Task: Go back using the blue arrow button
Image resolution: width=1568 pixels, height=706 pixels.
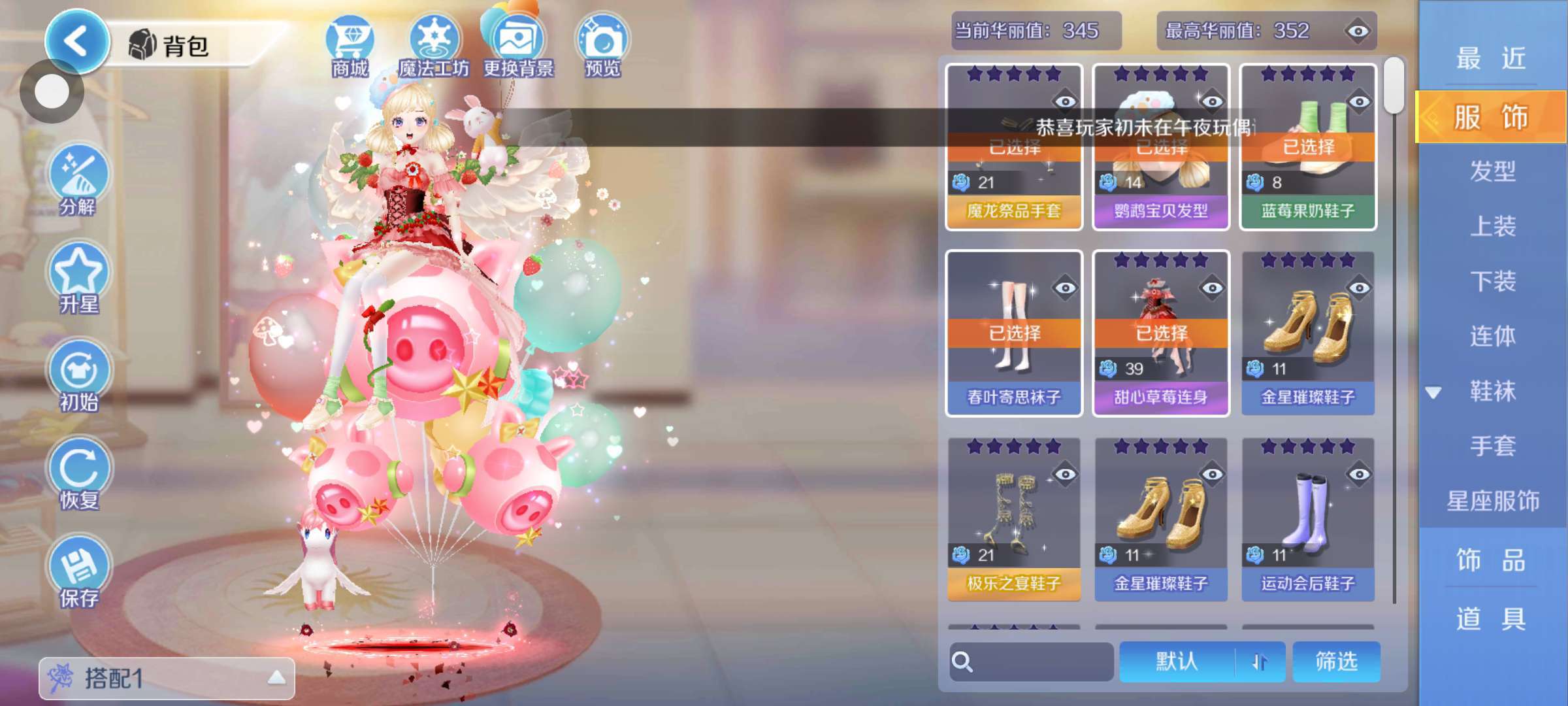Action: click(77, 41)
